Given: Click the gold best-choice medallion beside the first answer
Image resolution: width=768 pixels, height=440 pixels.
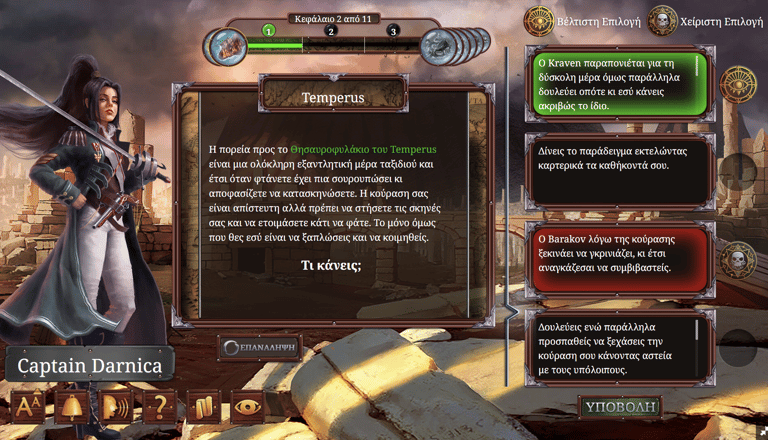Looking at the screenshot, I should pos(738,83).
